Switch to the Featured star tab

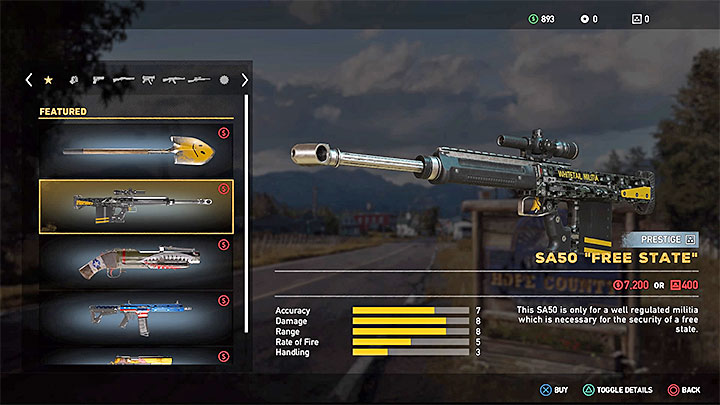click(x=49, y=80)
